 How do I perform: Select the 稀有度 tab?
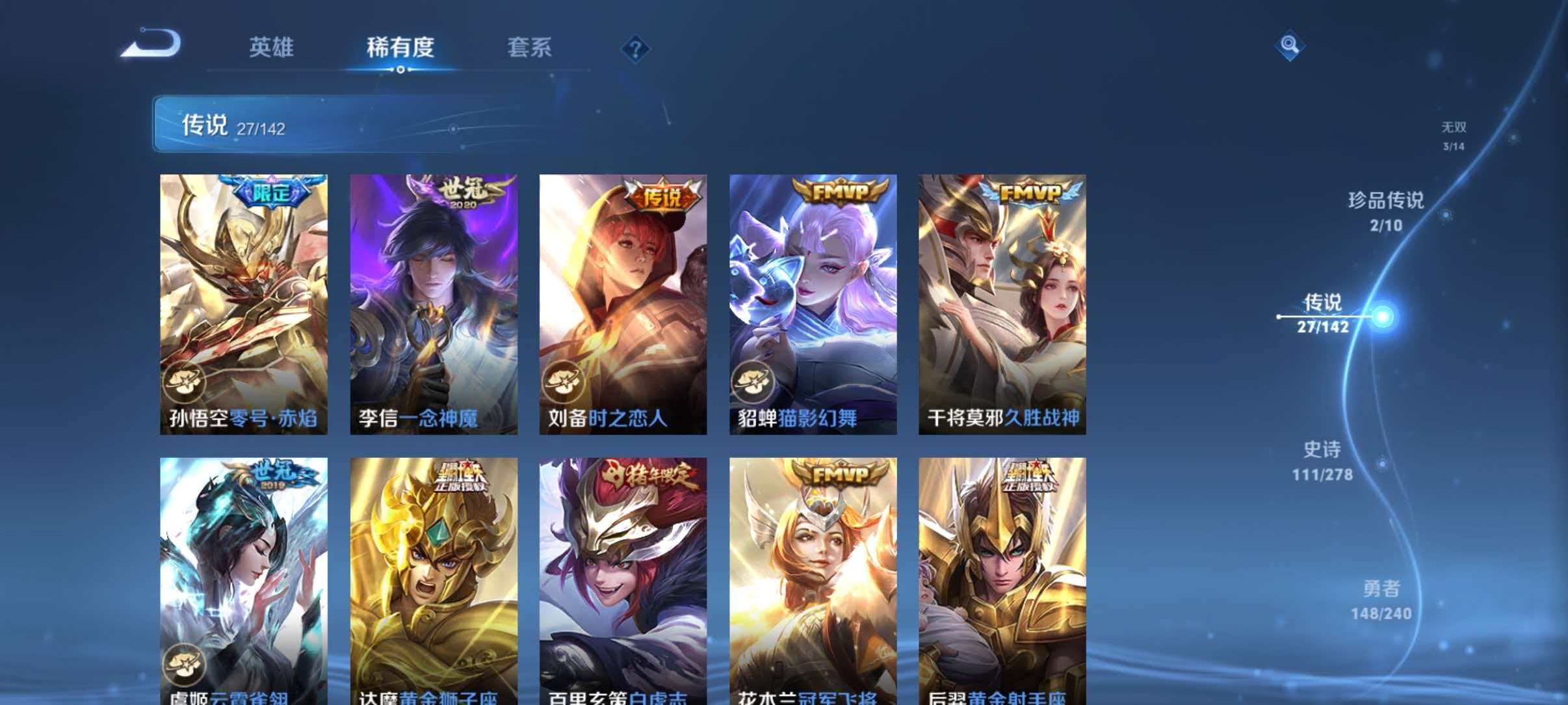401,47
